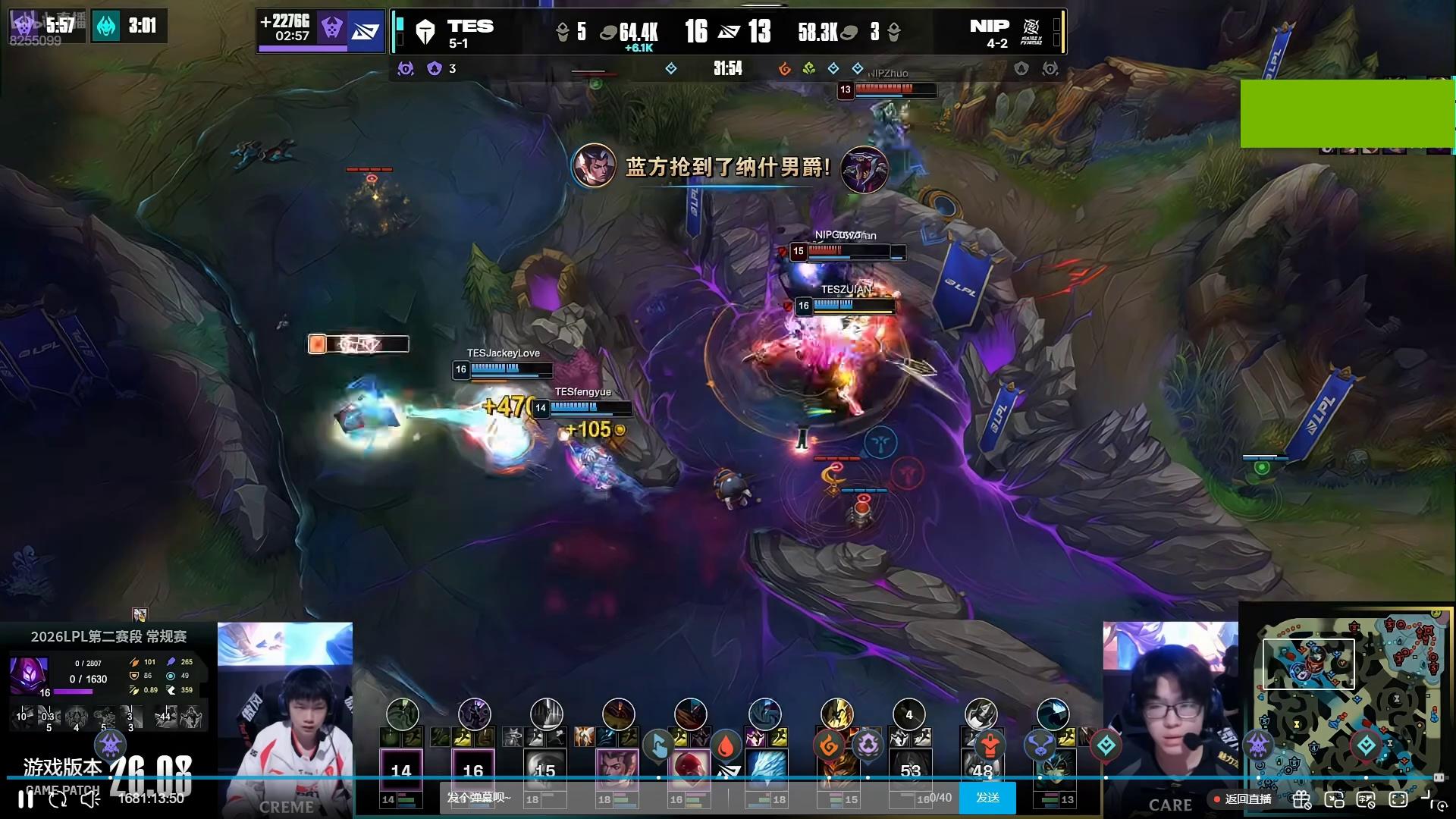Screen dimensions: 1456x819
Task: Toggle the gift effects blocker icon
Action: point(1301,799)
